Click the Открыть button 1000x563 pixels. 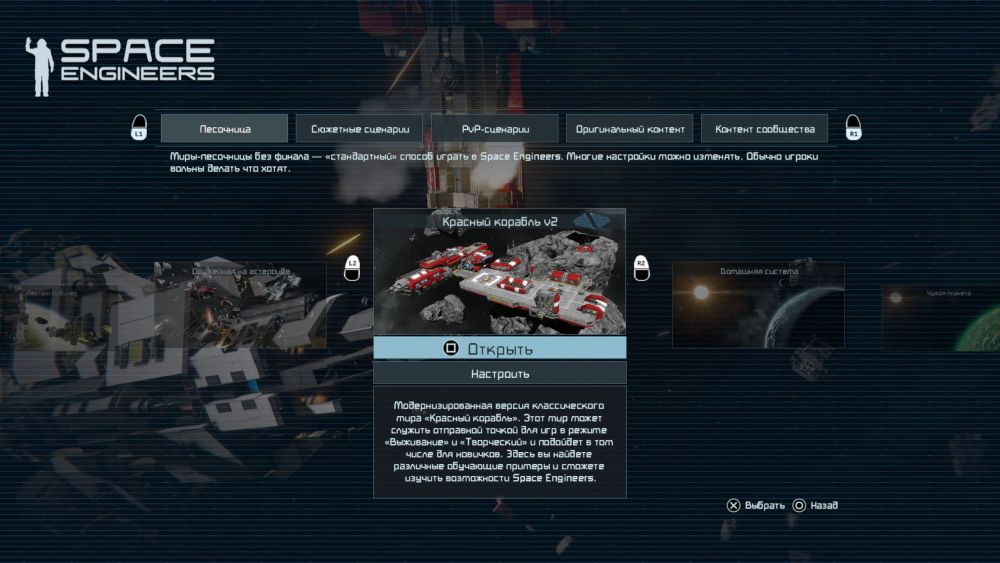pos(500,348)
